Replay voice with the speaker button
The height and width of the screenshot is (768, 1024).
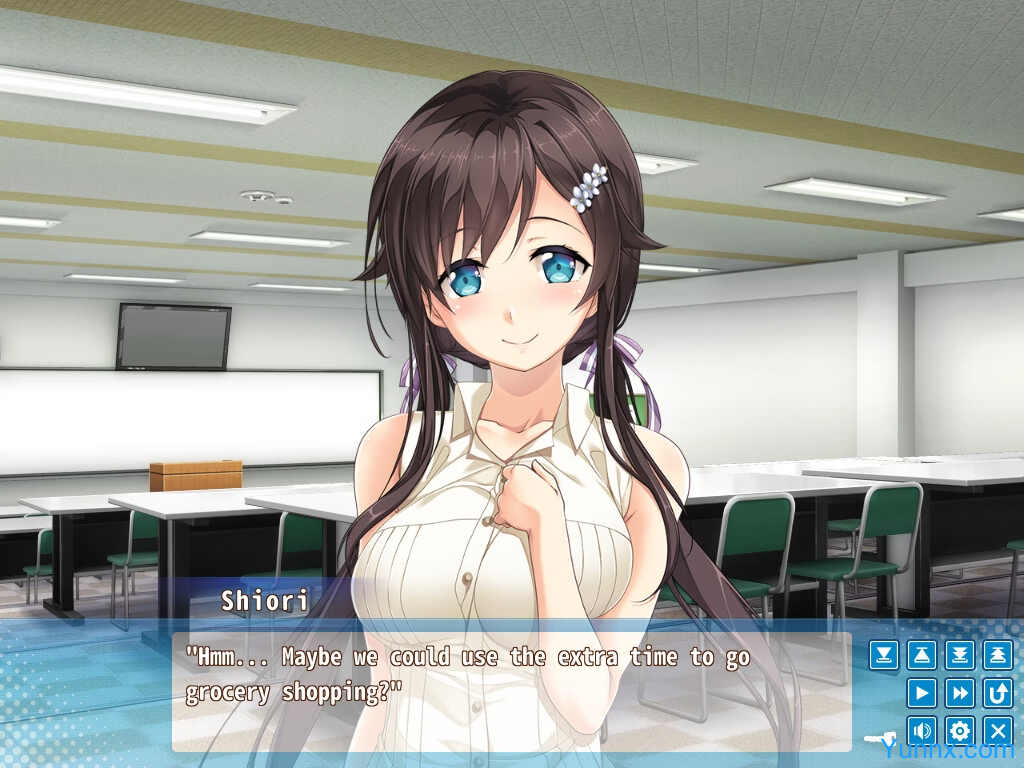point(921,730)
